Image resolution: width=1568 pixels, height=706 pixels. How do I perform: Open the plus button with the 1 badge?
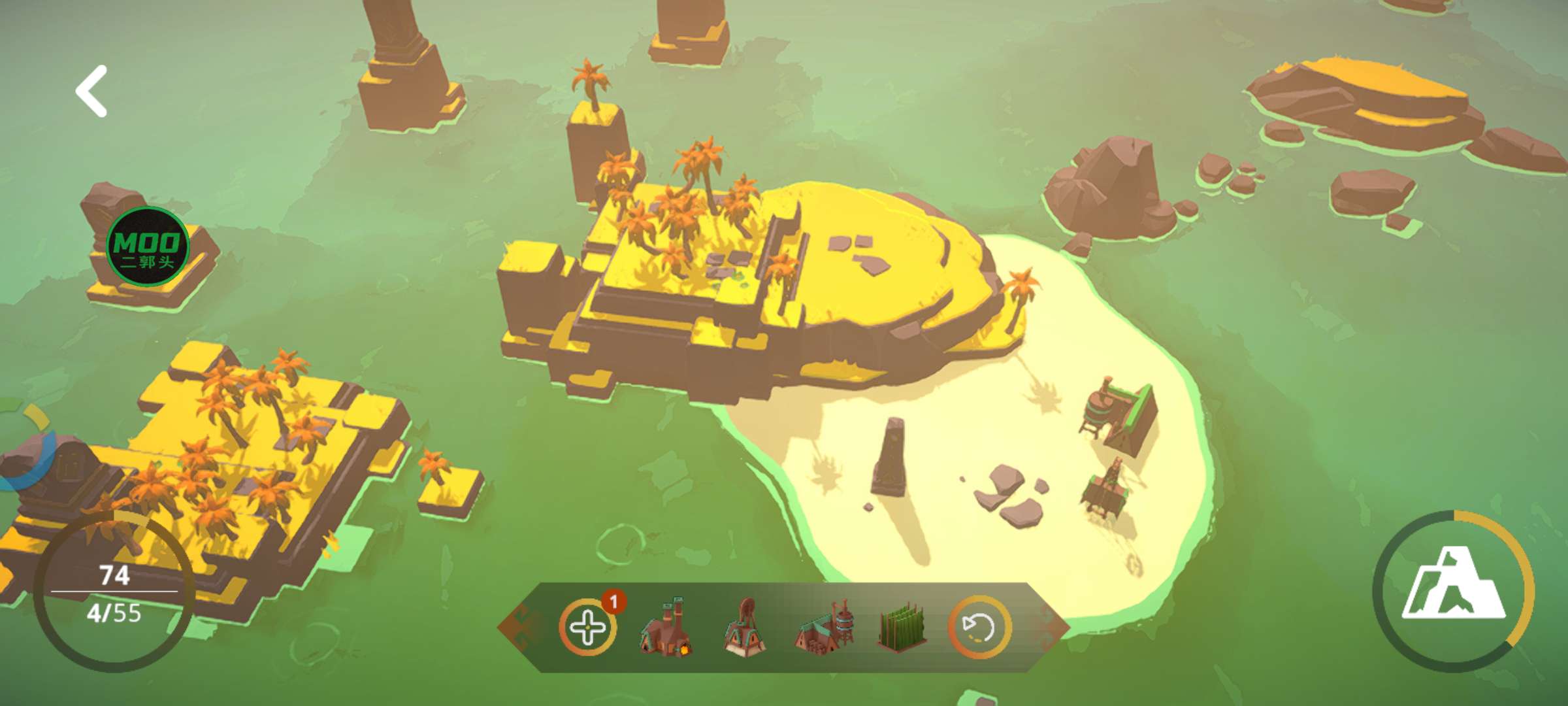[588, 628]
